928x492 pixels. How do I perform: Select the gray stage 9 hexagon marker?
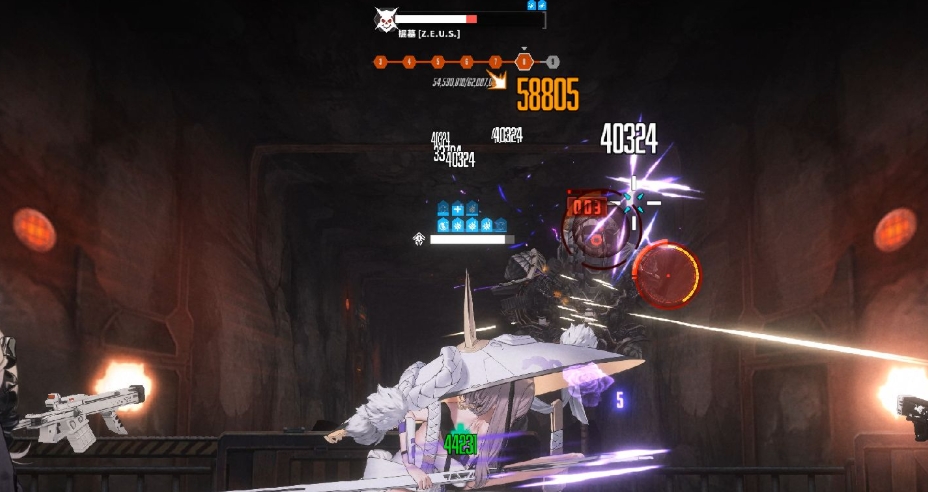(x=553, y=62)
